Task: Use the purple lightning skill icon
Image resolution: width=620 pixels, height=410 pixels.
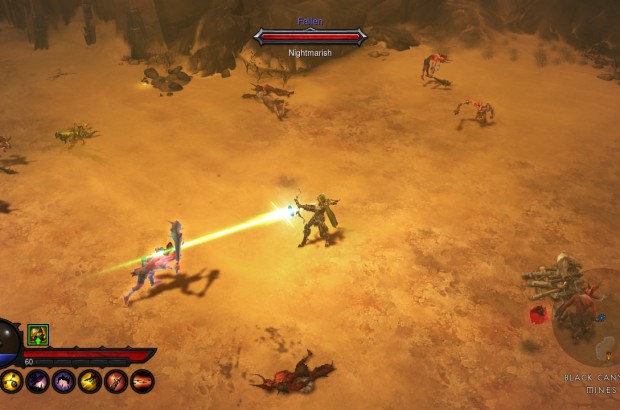Action: 38,381
